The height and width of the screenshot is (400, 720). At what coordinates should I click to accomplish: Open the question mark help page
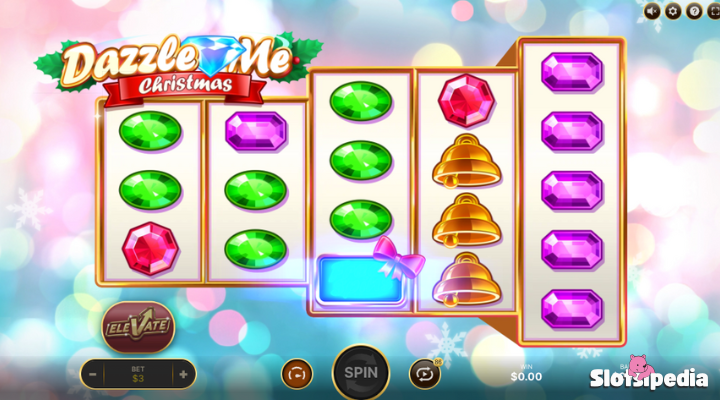tap(693, 11)
